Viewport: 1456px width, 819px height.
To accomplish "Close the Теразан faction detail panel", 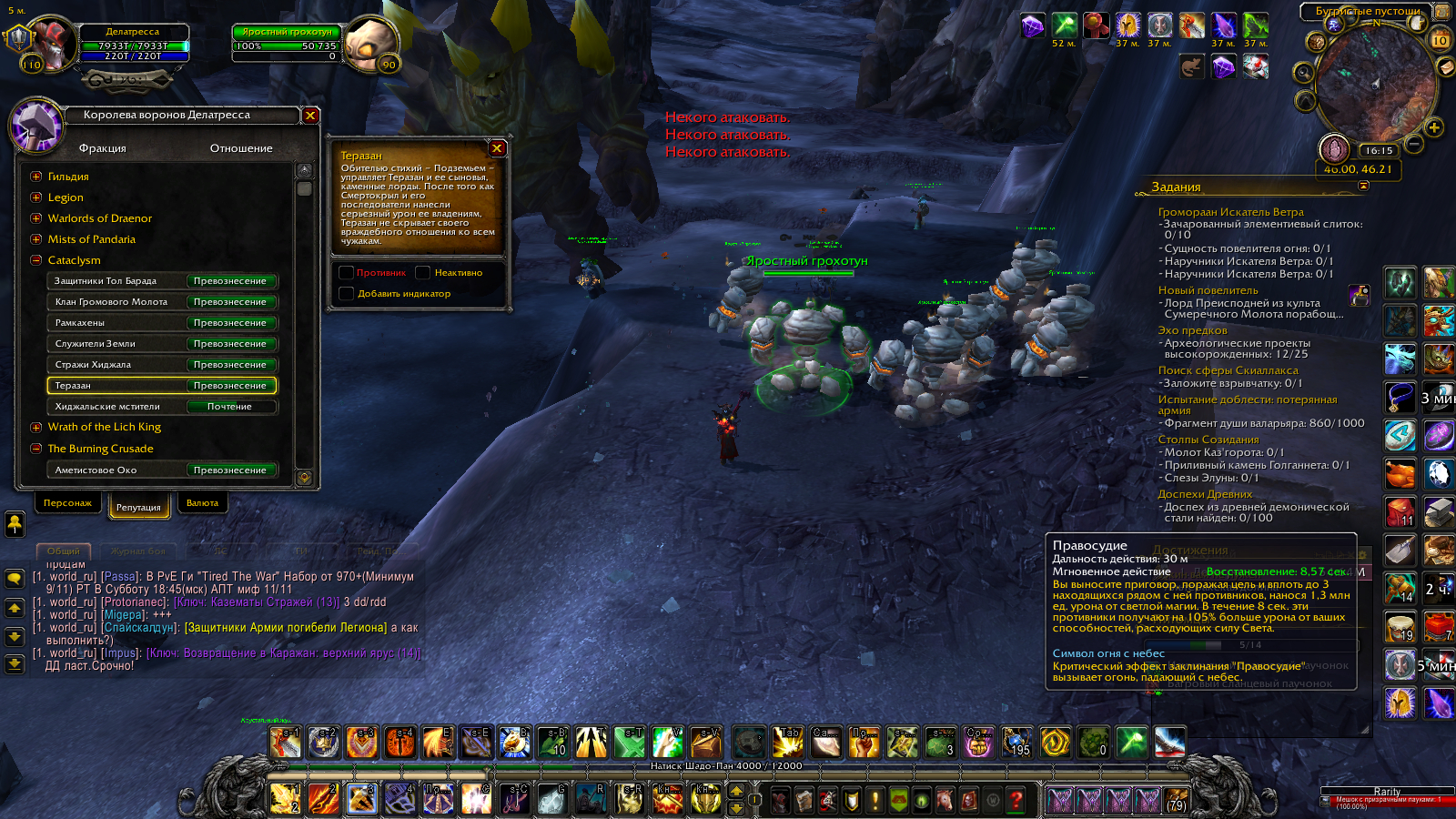I will point(497,148).
